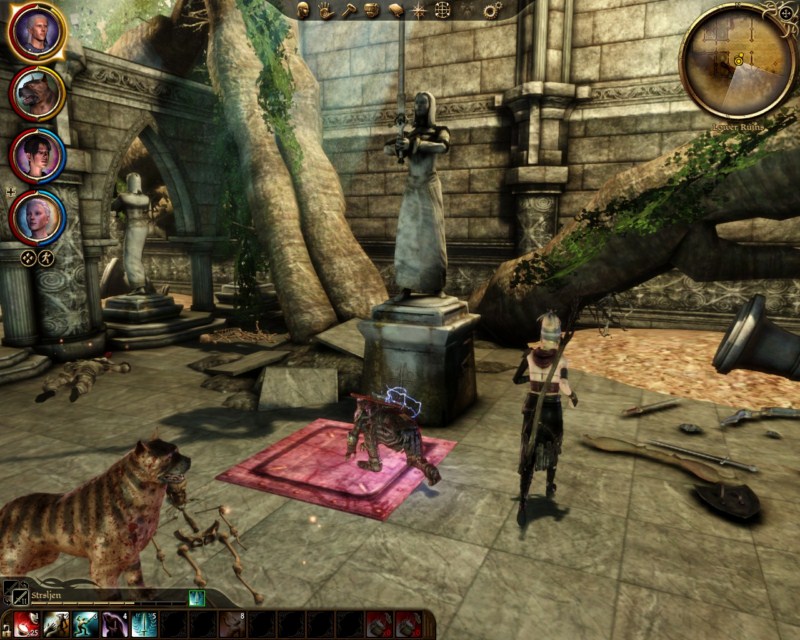Open the character record head icon
Image resolution: width=800 pixels, height=640 pixels.
click(x=304, y=10)
